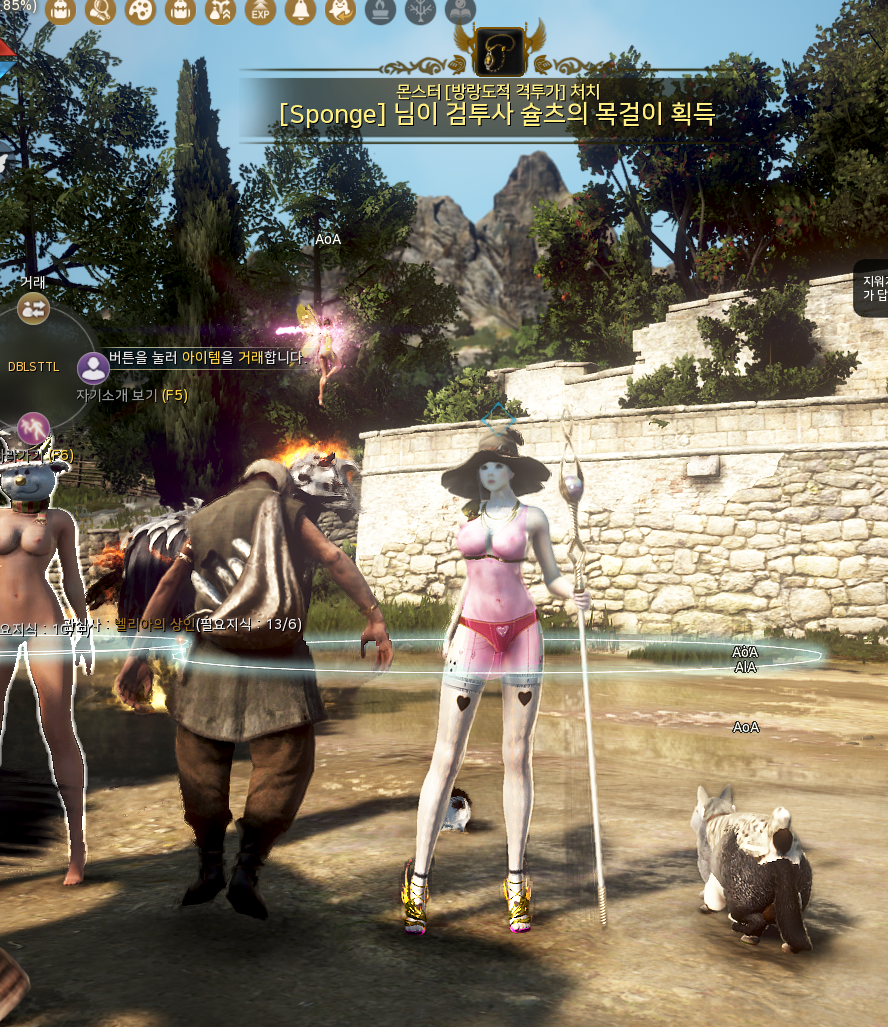Screen dimensions: 888x1027
Task: Click the gray book reader status icon
Action: [x=460, y=10]
